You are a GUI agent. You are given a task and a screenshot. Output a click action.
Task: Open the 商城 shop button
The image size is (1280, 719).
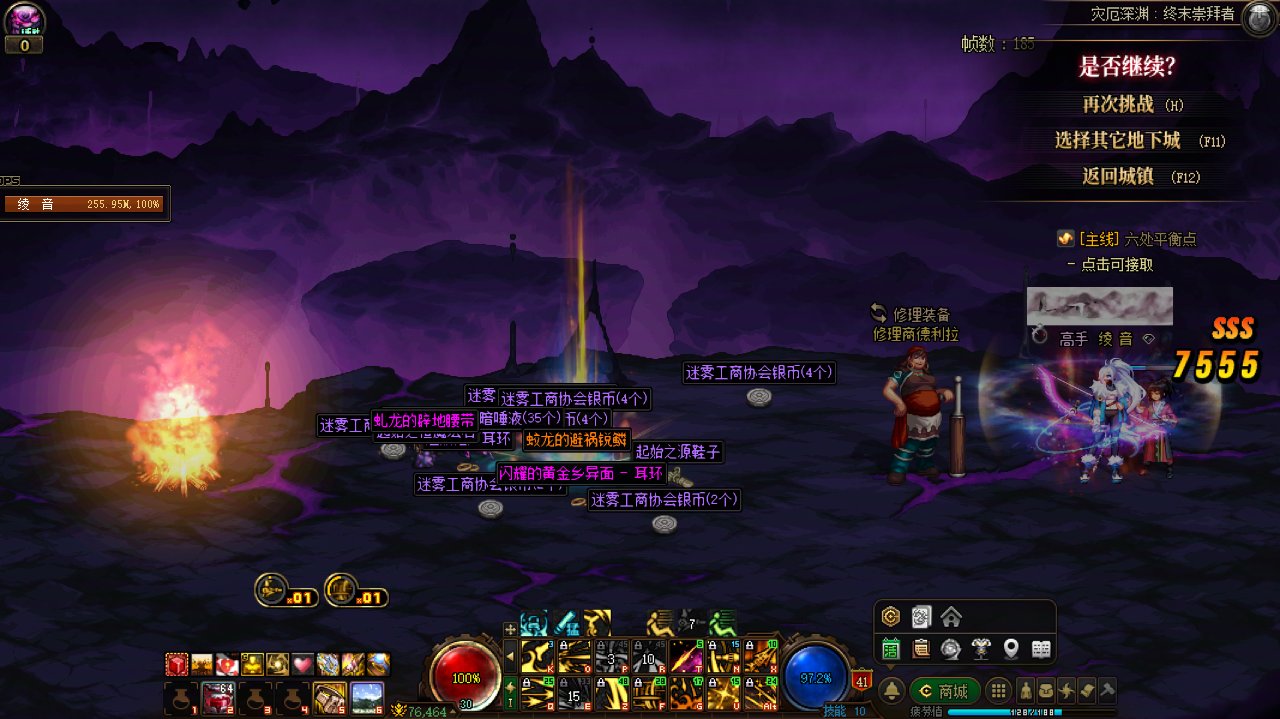[944, 691]
